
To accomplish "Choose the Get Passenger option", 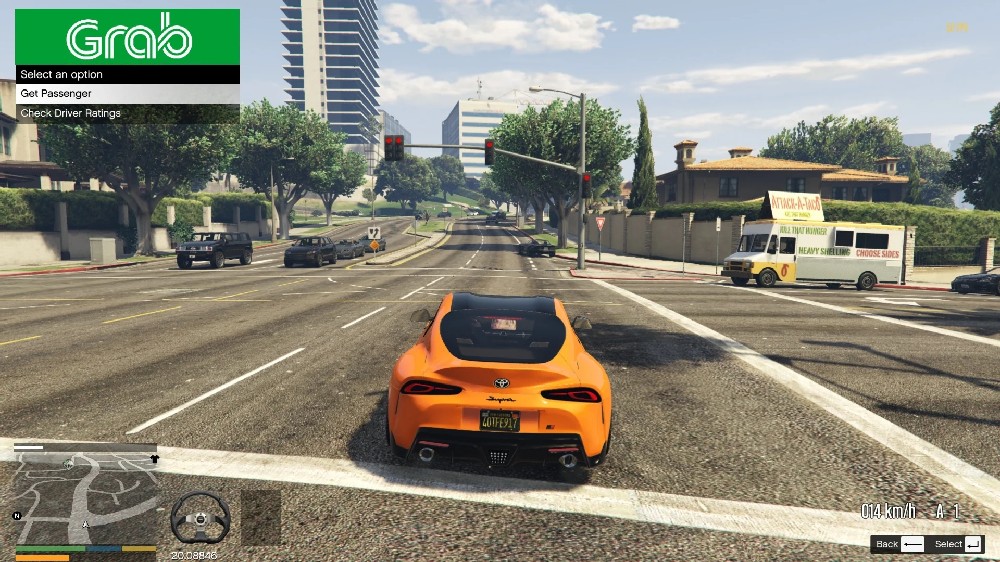I will tap(127, 93).
